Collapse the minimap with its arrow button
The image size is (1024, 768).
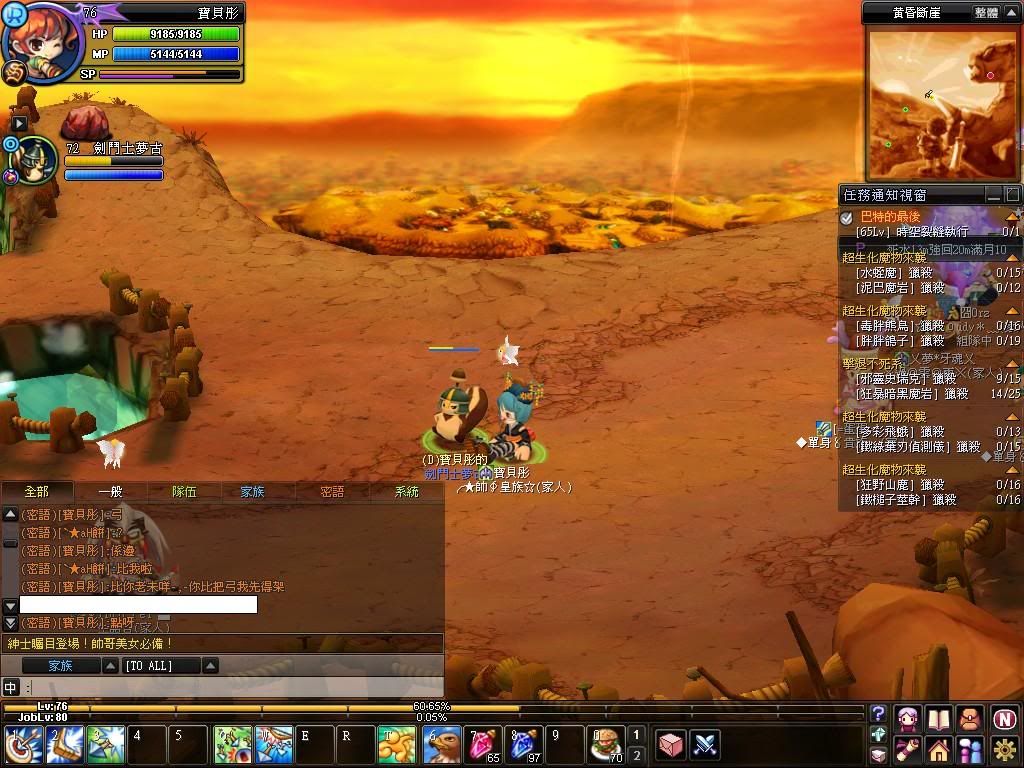pyautogui.click(x=1011, y=13)
